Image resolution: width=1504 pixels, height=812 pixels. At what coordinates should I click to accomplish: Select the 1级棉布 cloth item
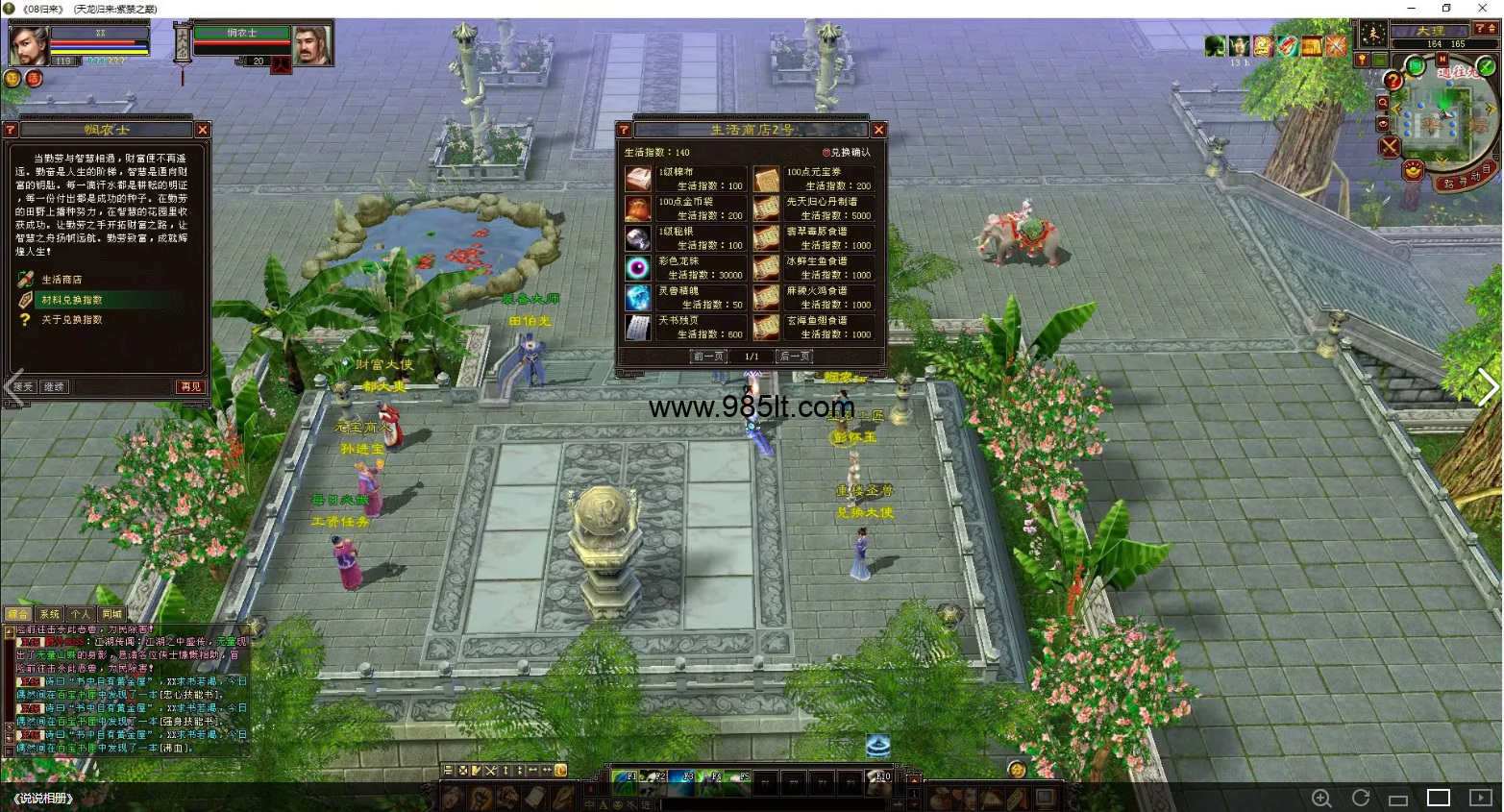tap(638, 179)
